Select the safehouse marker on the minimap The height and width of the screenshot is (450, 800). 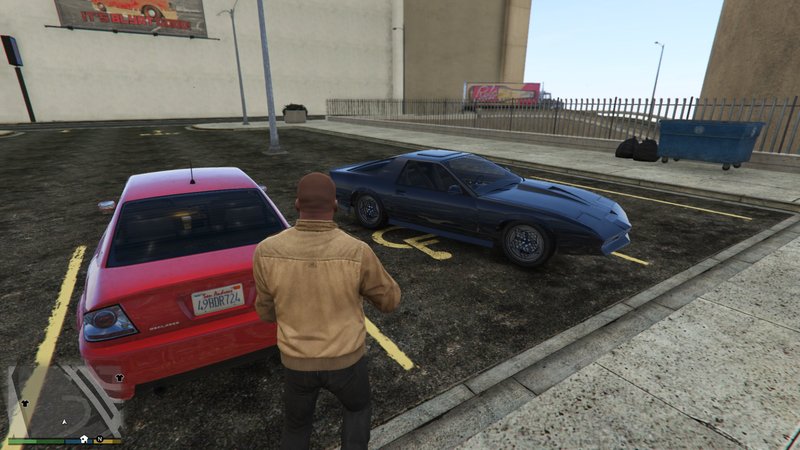click(x=84, y=438)
